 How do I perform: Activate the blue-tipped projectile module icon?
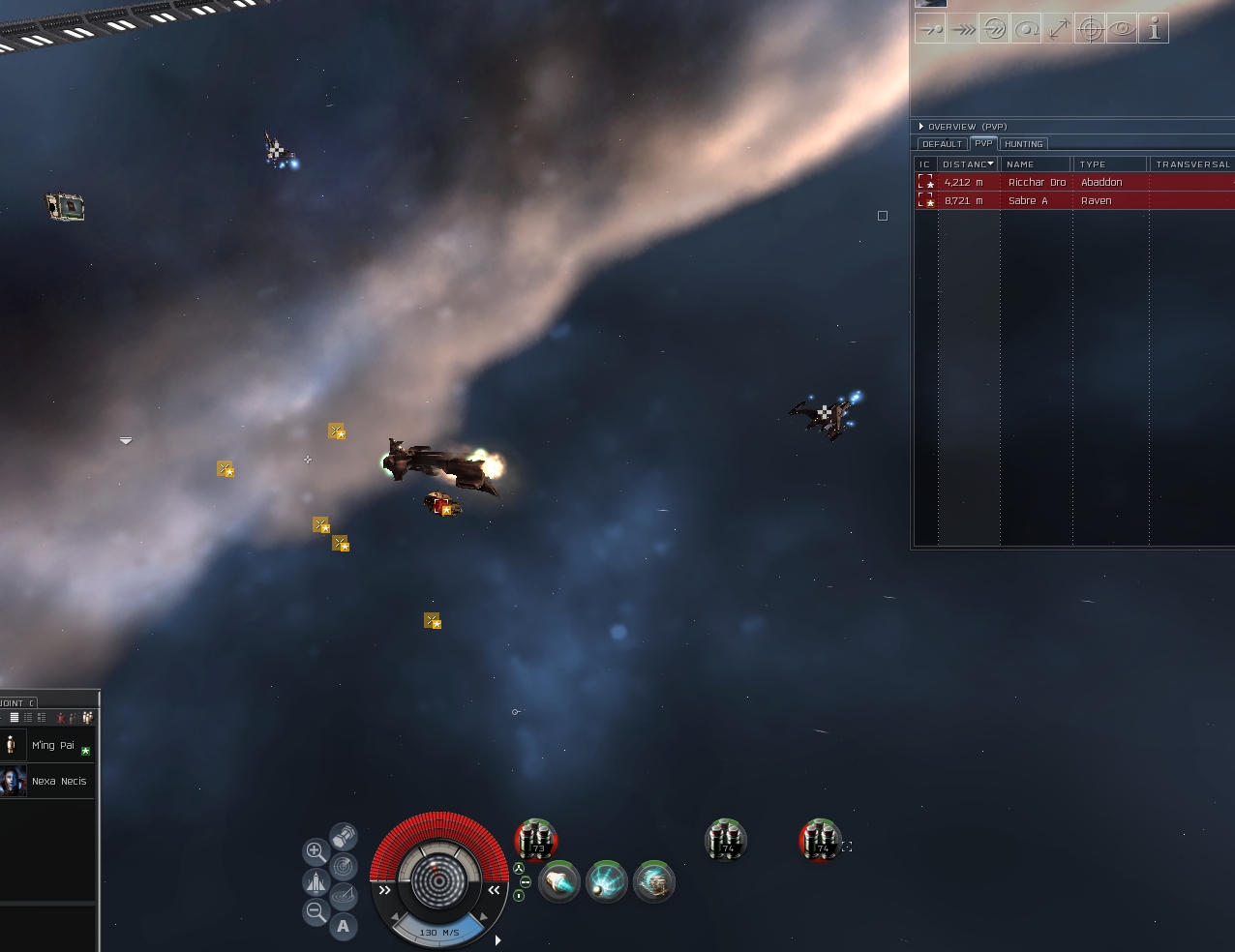click(x=559, y=882)
